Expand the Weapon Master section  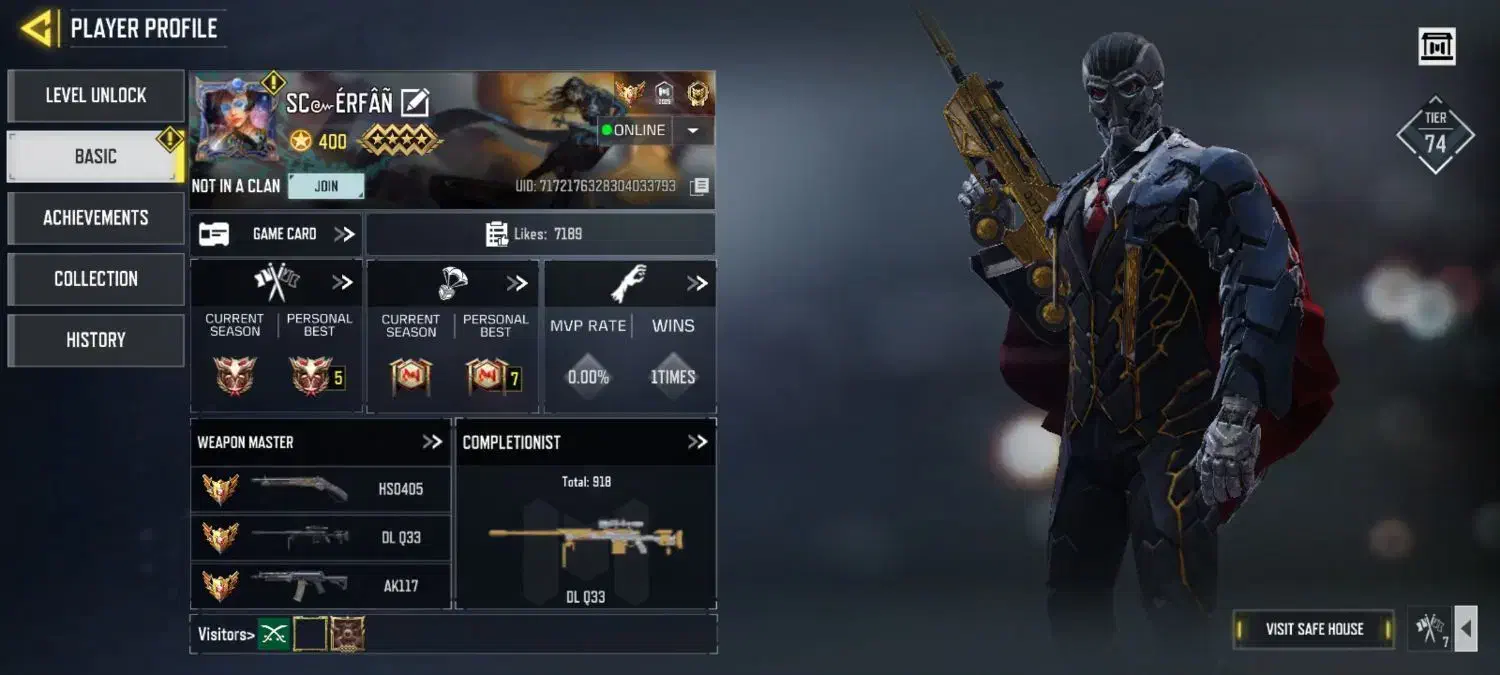(431, 442)
